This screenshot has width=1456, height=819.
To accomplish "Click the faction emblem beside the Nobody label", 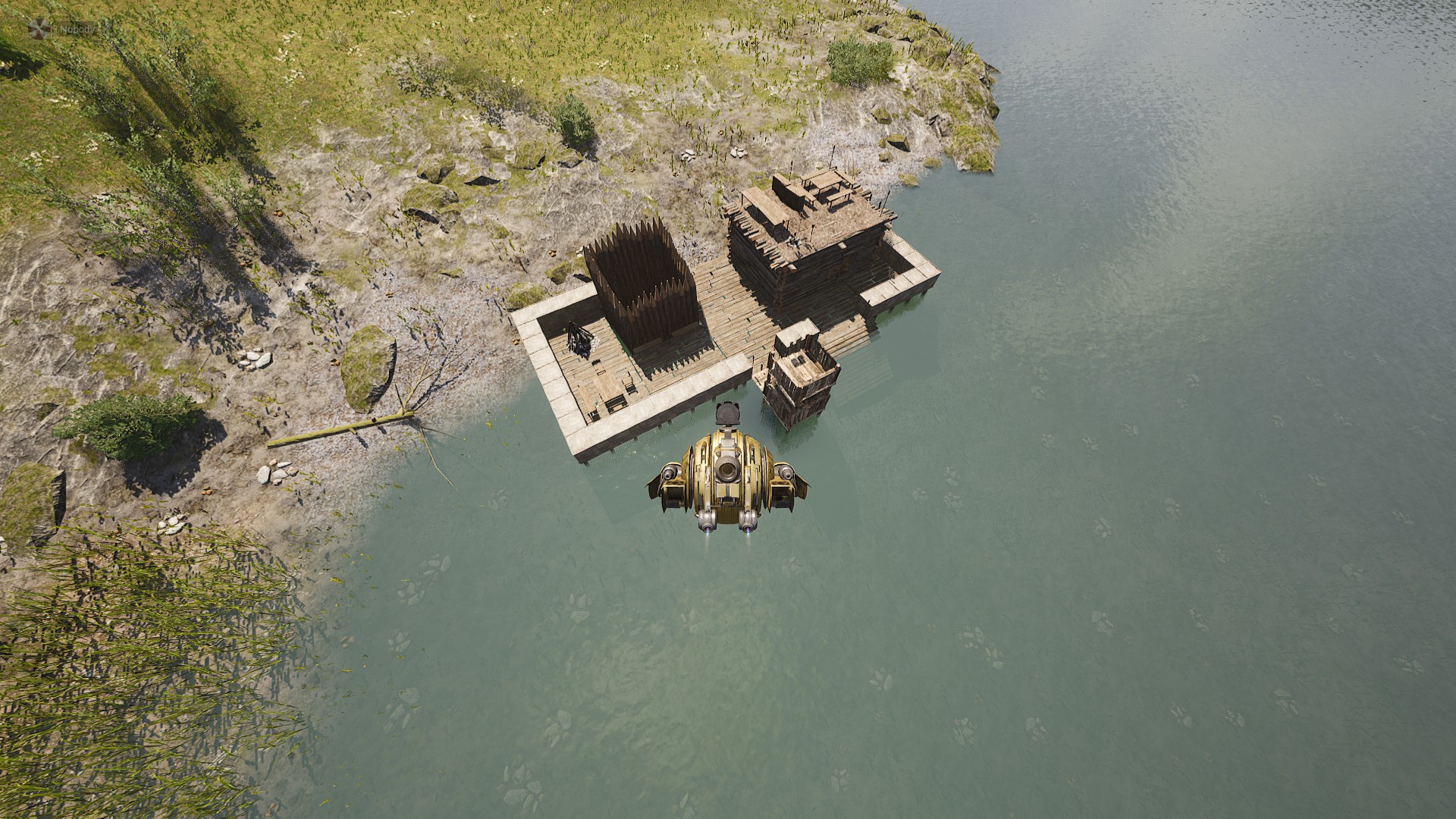I will [39, 29].
